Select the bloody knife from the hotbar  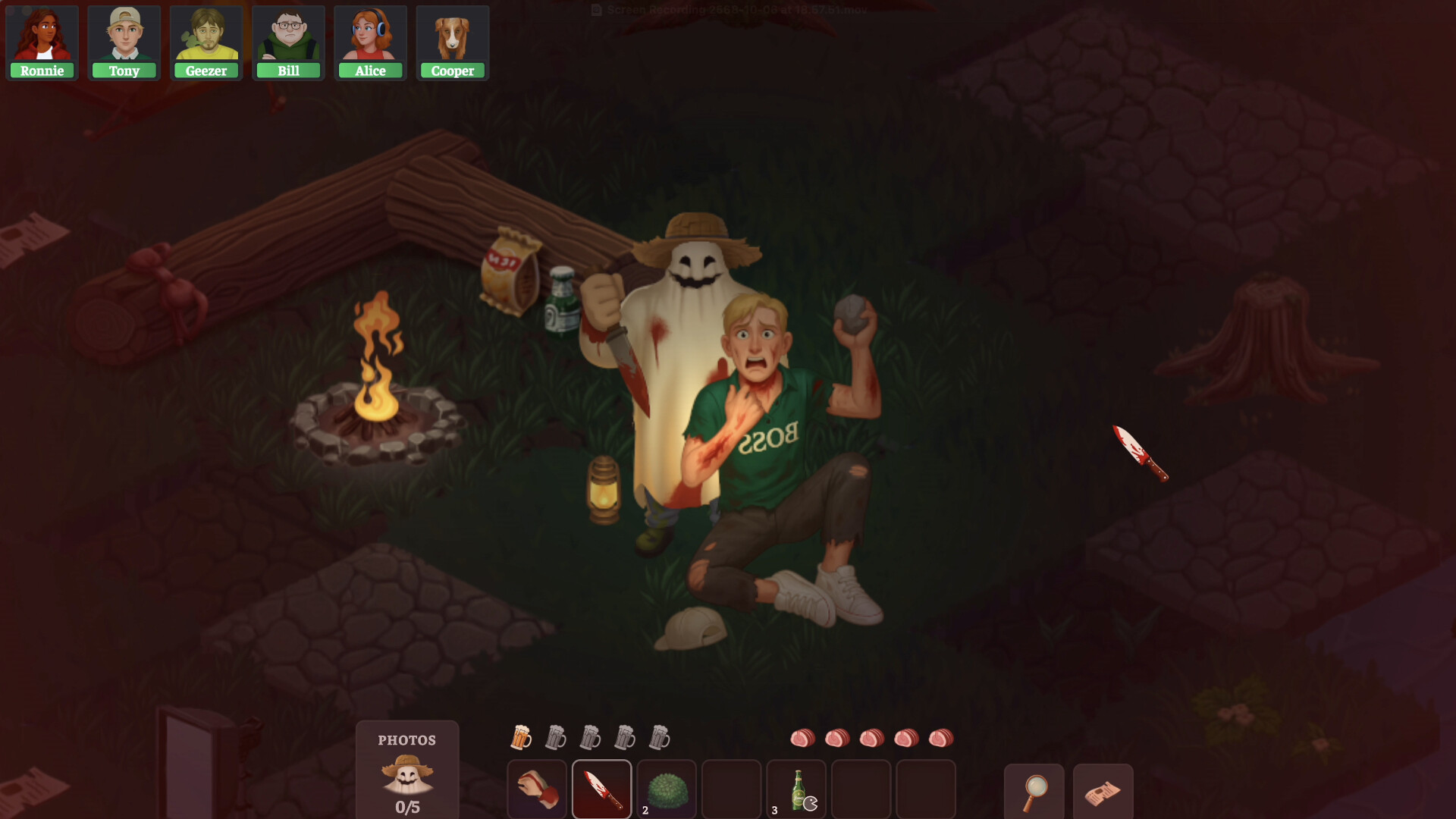(x=602, y=790)
